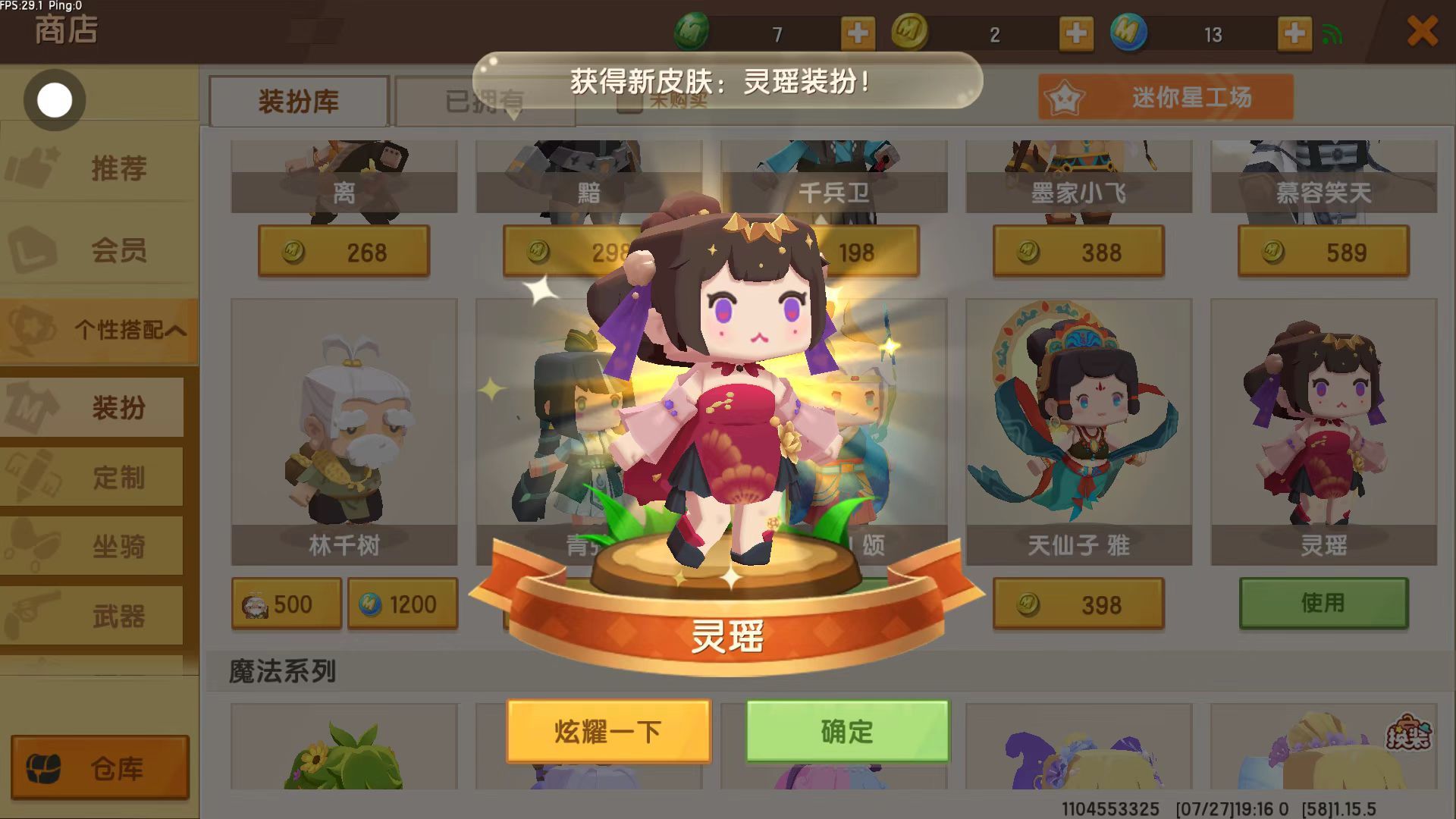The image size is (1456, 819).
Task: Collapse the 个性搭配 section
Action: pos(99,330)
